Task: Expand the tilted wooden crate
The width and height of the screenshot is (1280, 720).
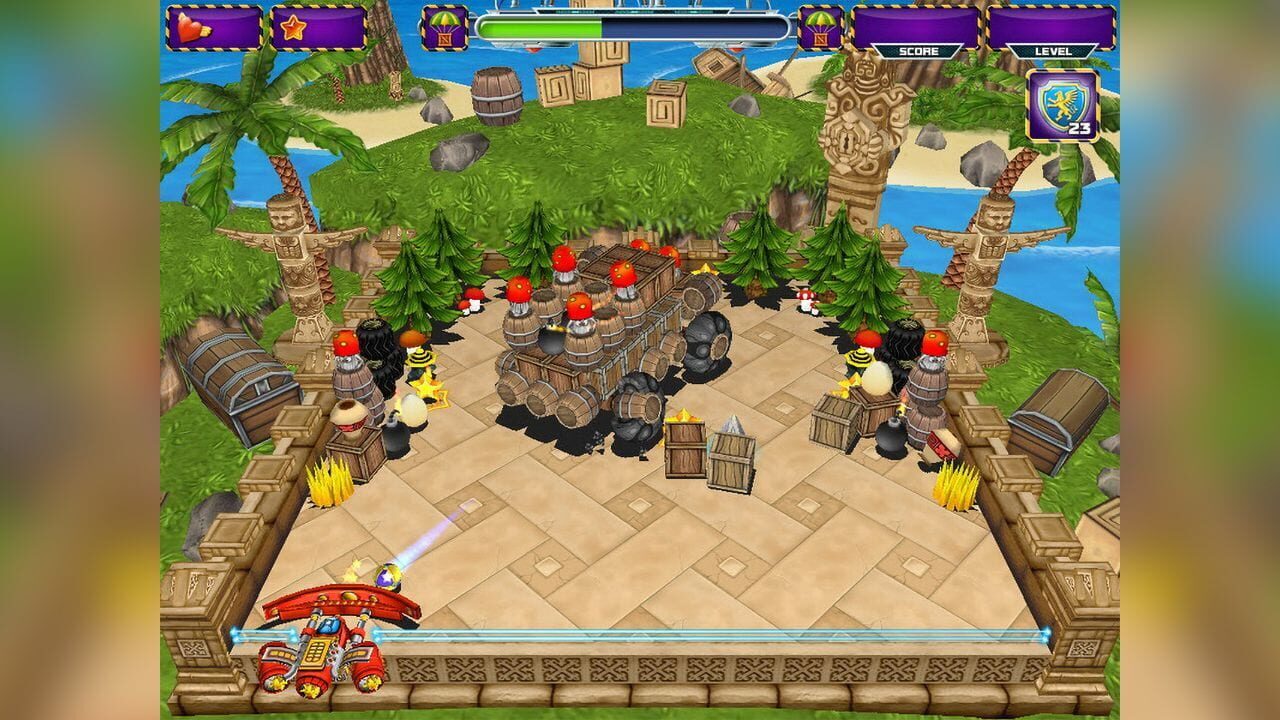Action: (733, 462)
